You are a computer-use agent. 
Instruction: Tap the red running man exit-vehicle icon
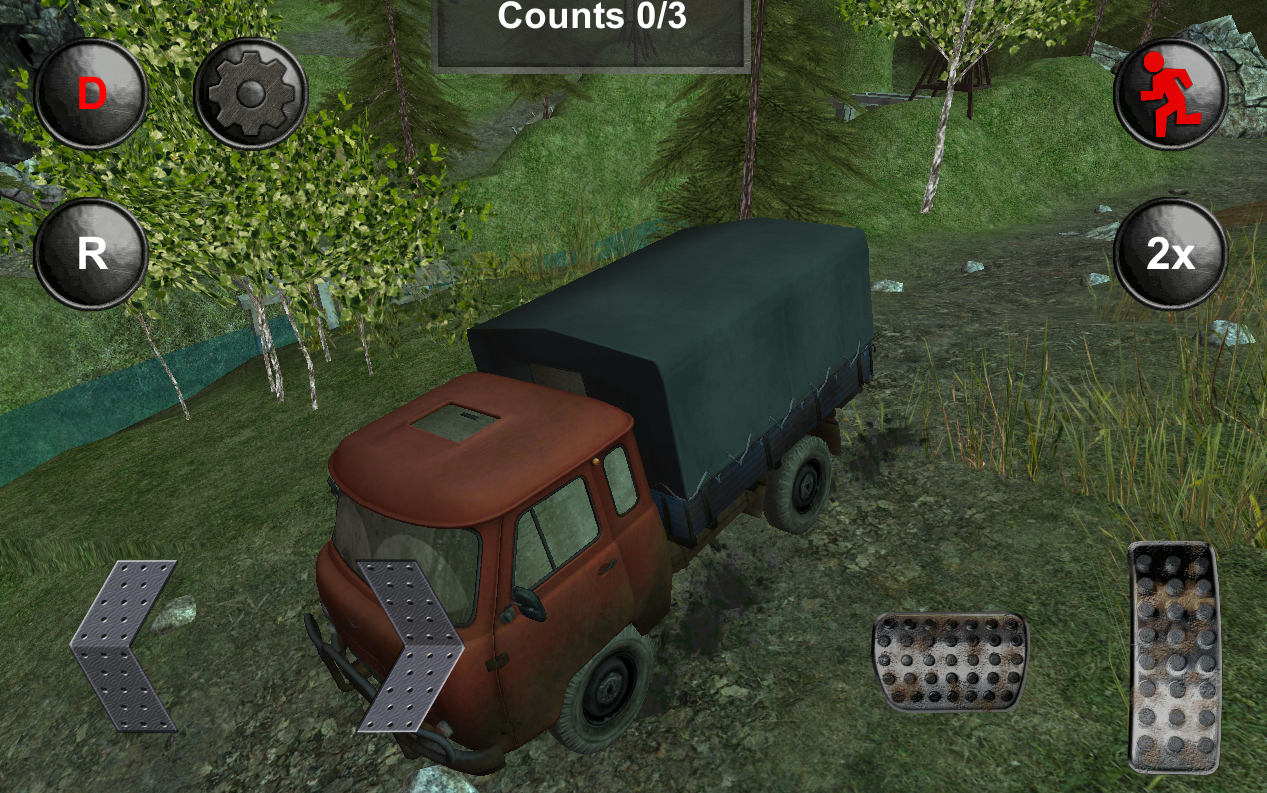point(1171,93)
